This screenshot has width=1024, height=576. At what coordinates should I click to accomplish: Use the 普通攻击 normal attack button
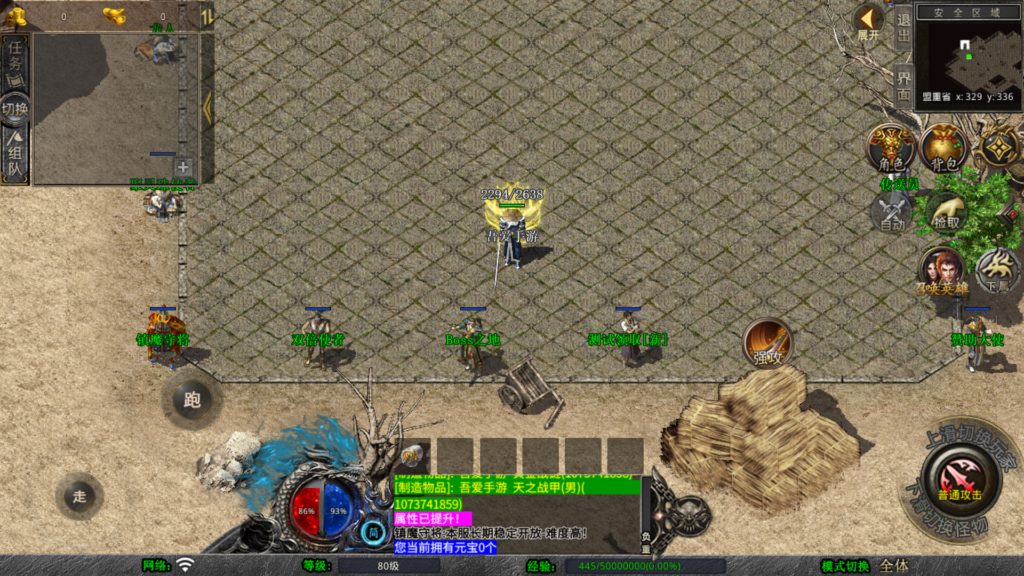pos(959,479)
